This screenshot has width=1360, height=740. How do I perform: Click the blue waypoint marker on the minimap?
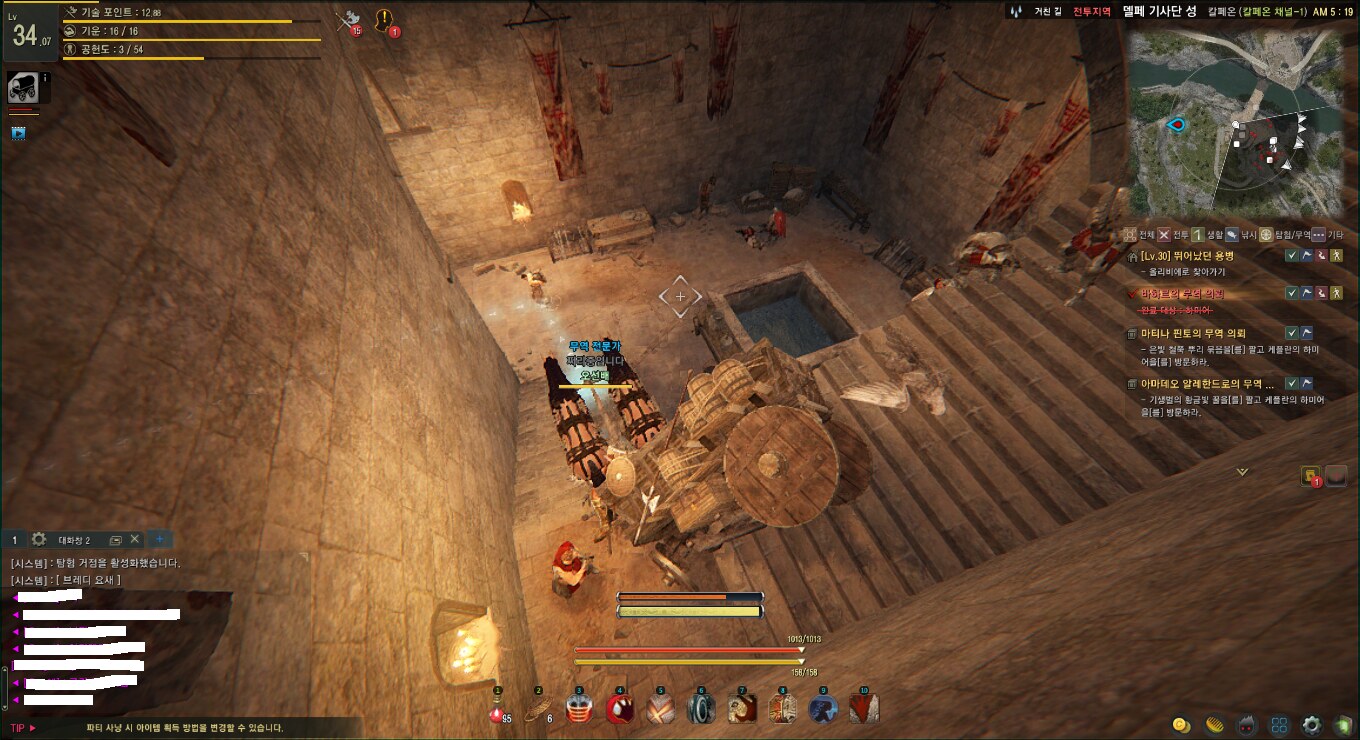coord(1177,124)
